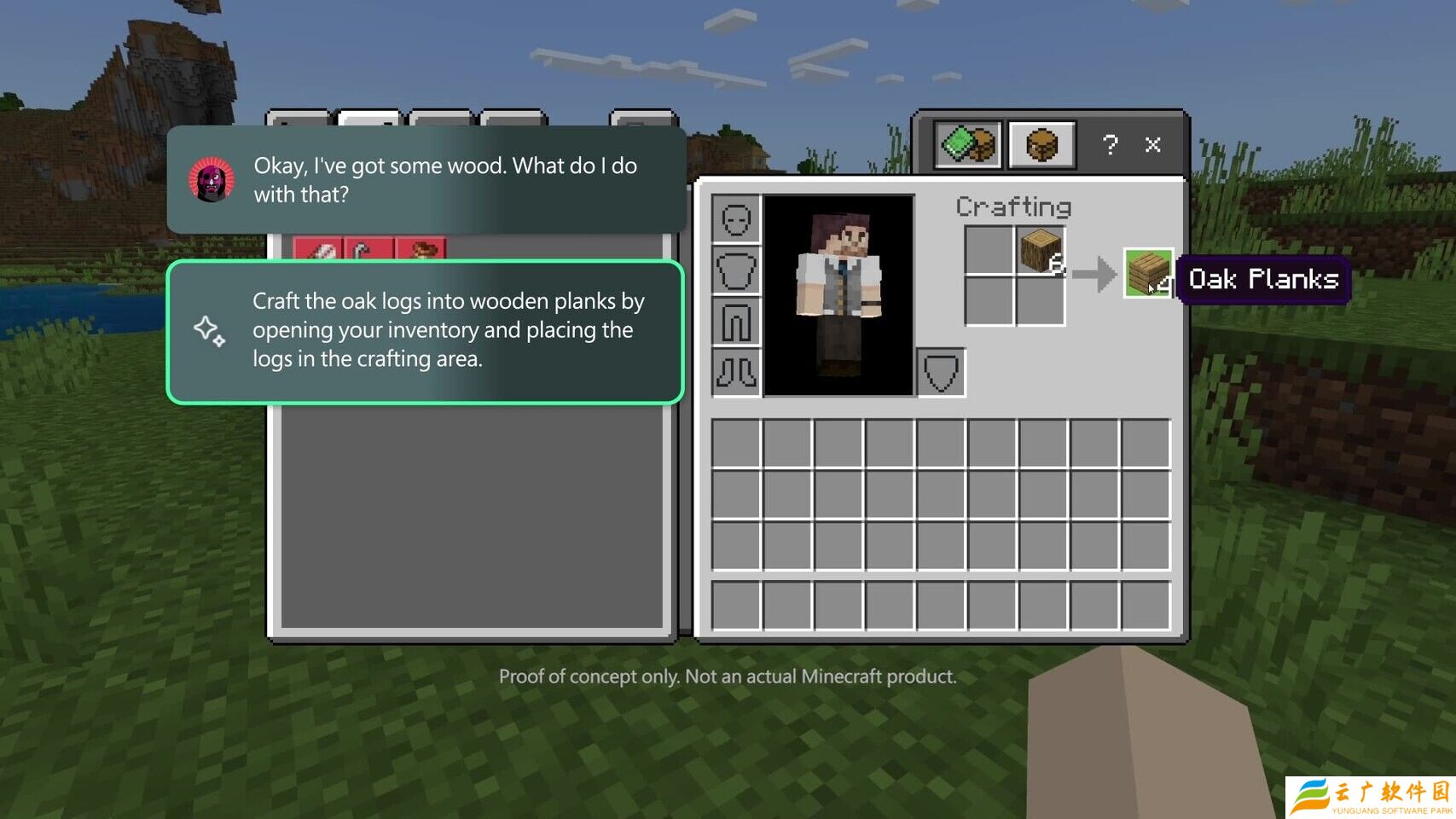Viewport: 1456px width, 819px height.
Task: Select the leggings armor slot
Action: tap(735, 322)
